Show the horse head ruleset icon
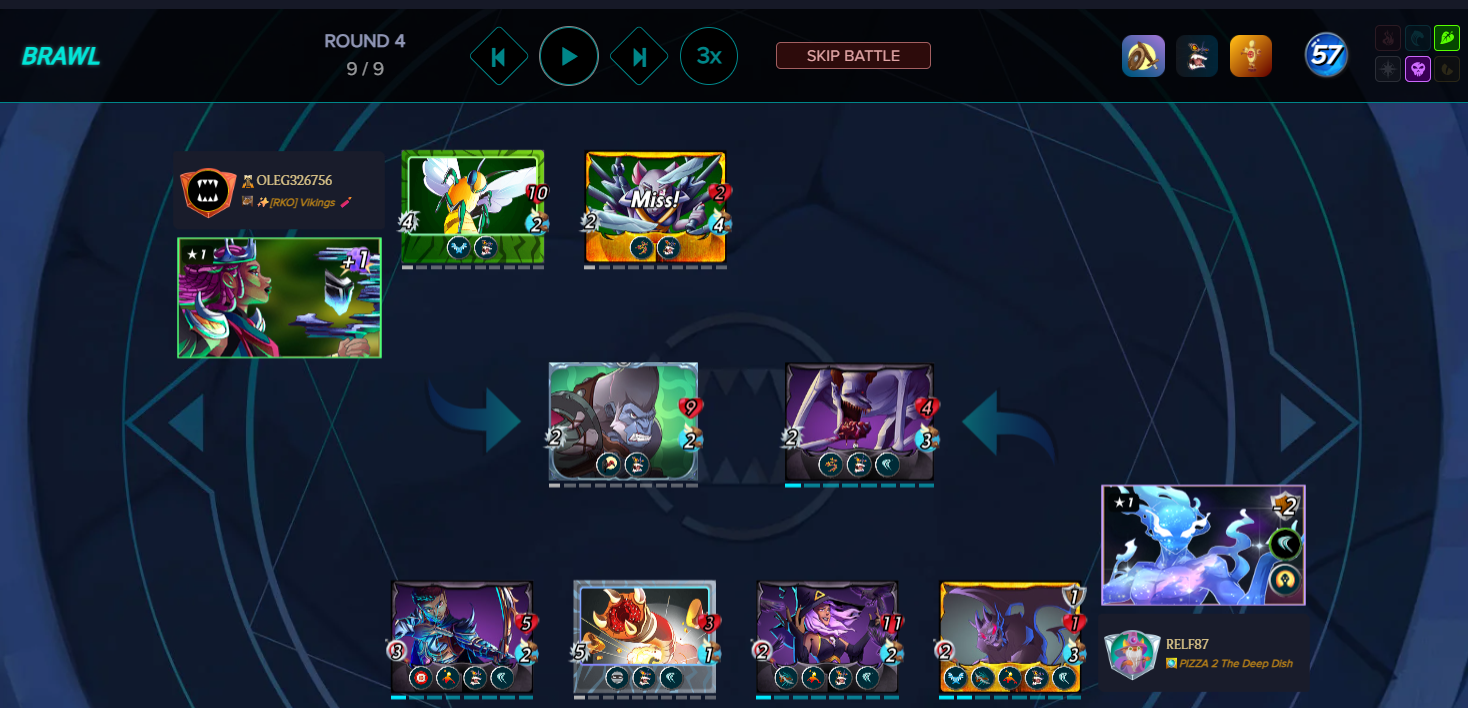 point(1143,56)
